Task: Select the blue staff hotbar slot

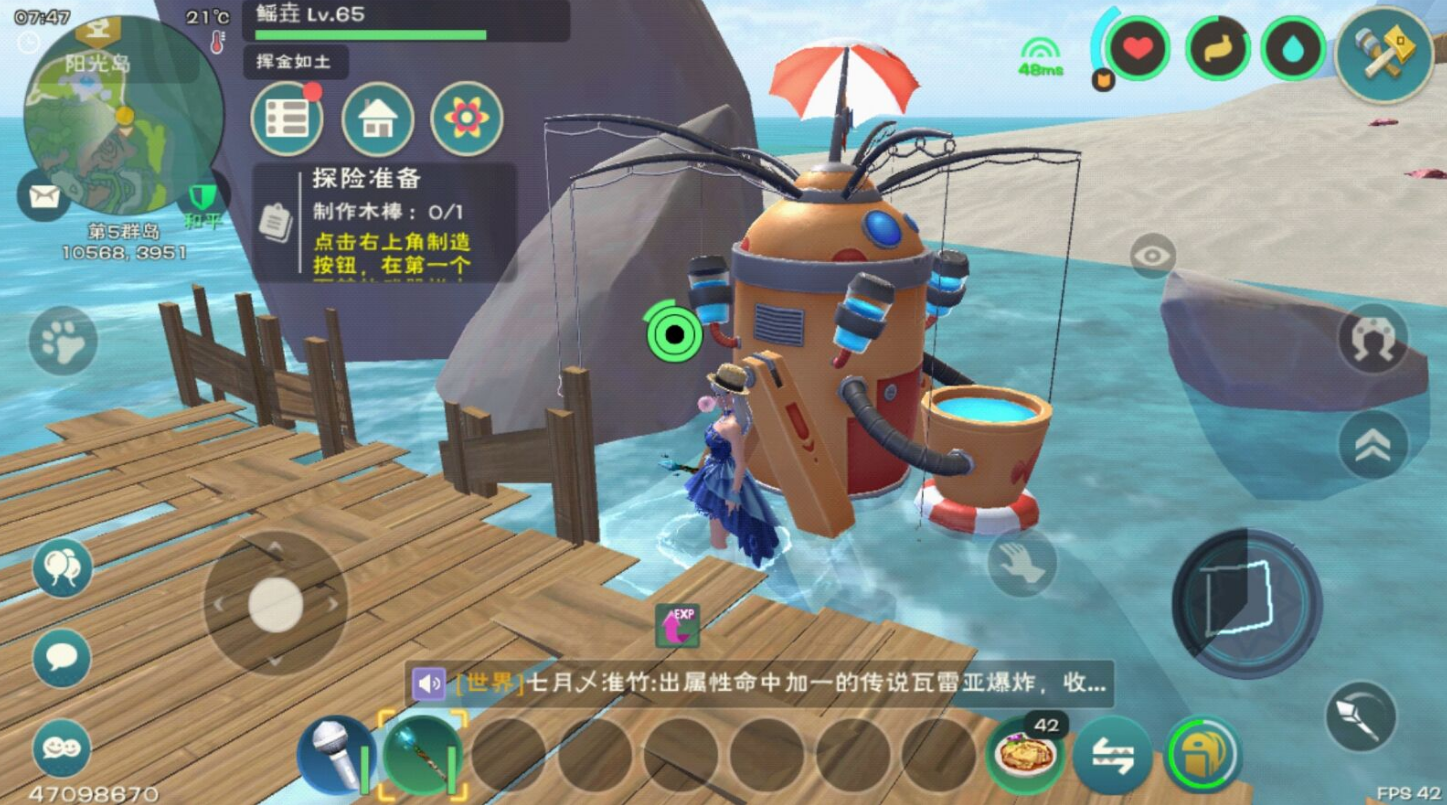Action: pyautogui.click(x=423, y=756)
